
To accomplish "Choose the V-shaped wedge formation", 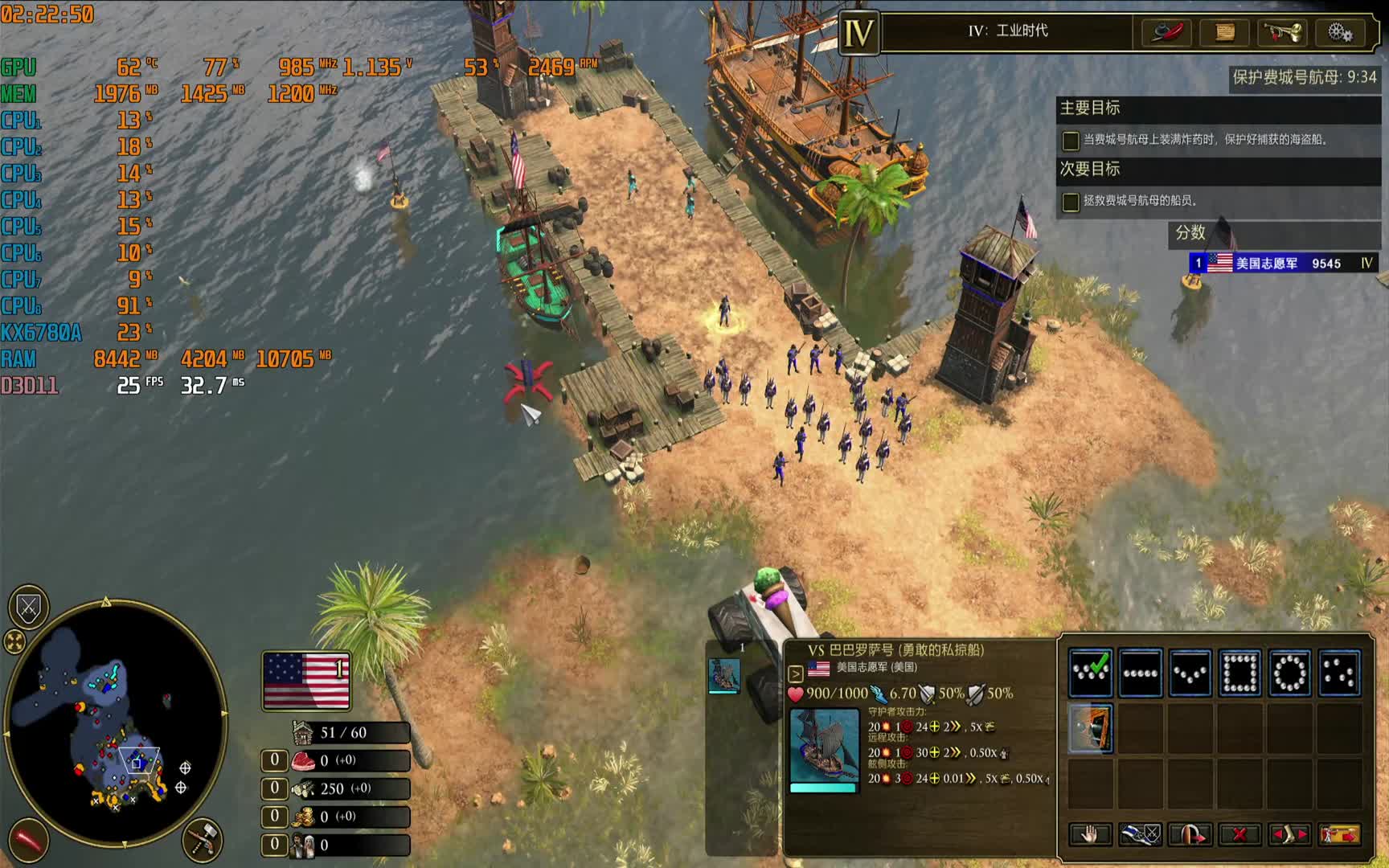I will [x=1190, y=673].
